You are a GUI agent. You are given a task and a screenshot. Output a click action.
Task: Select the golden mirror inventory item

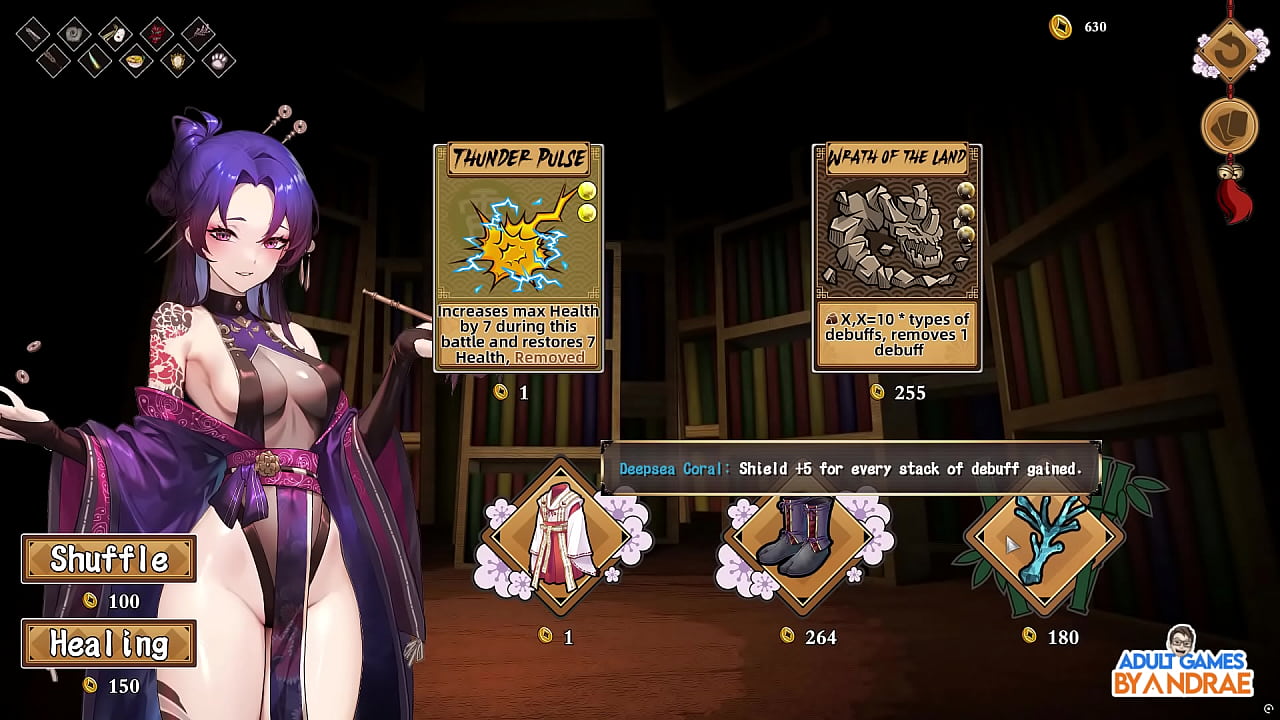coord(177,62)
